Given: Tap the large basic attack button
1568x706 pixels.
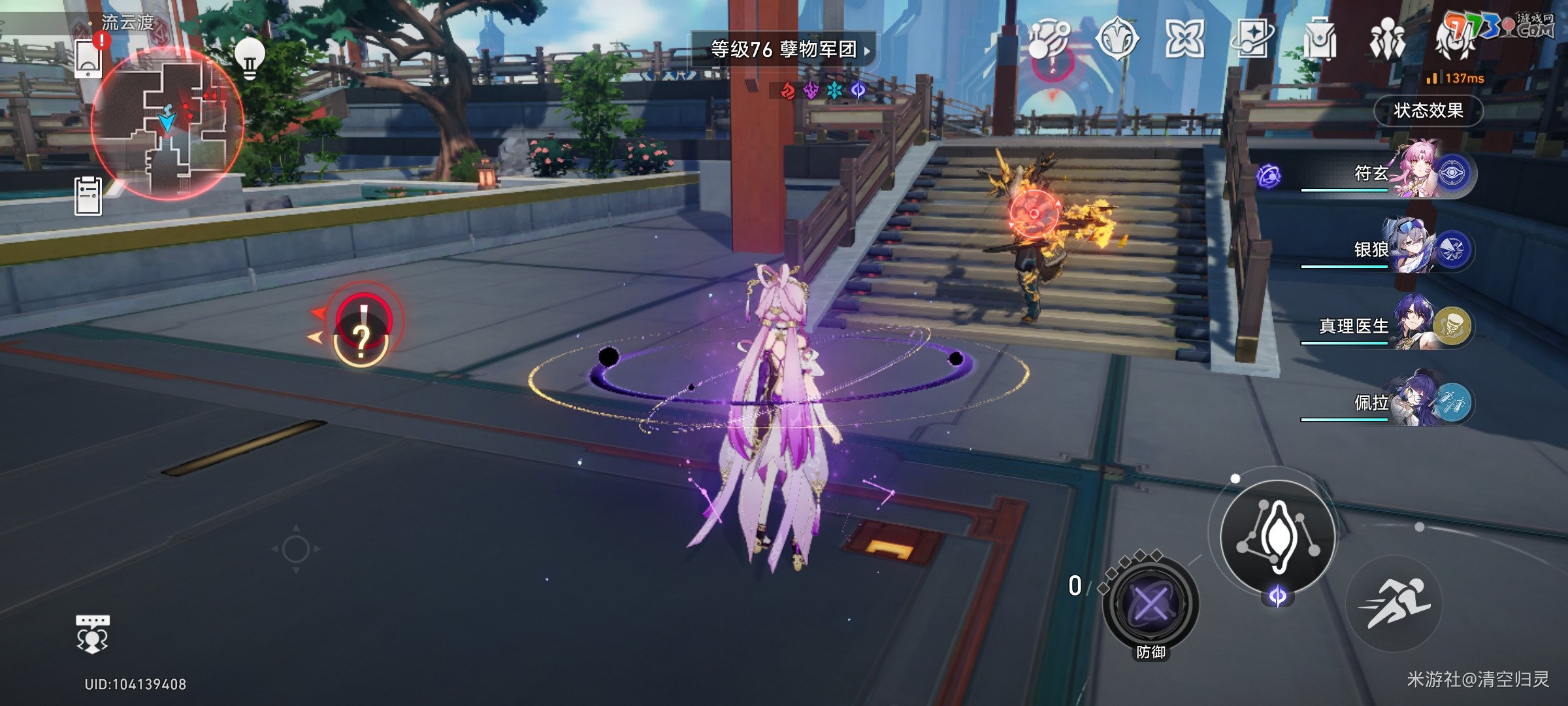Looking at the screenshot, I should pyautogui.click(x=1278, y=536).
